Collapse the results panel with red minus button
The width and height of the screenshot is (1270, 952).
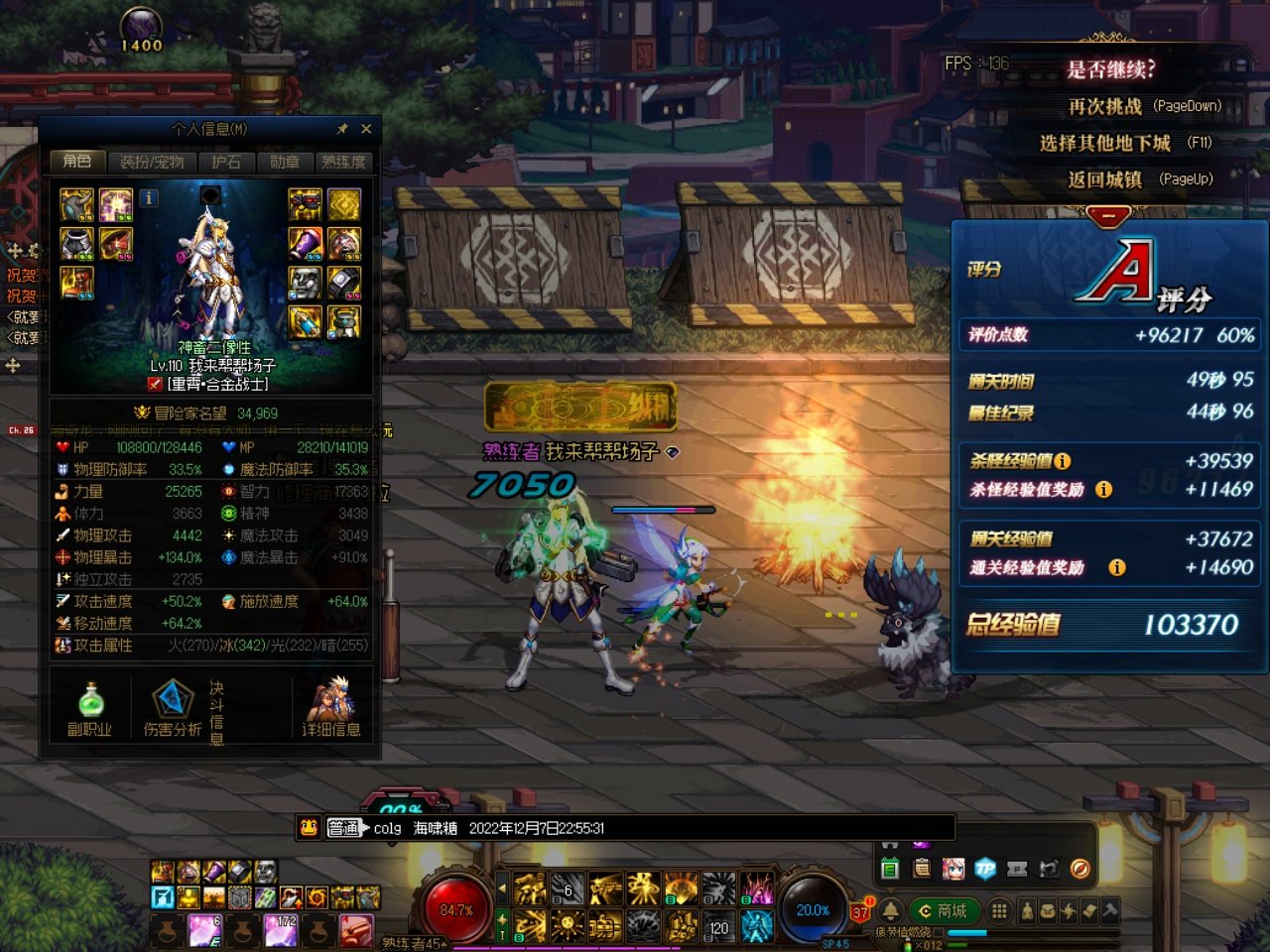coord(1108,215)
